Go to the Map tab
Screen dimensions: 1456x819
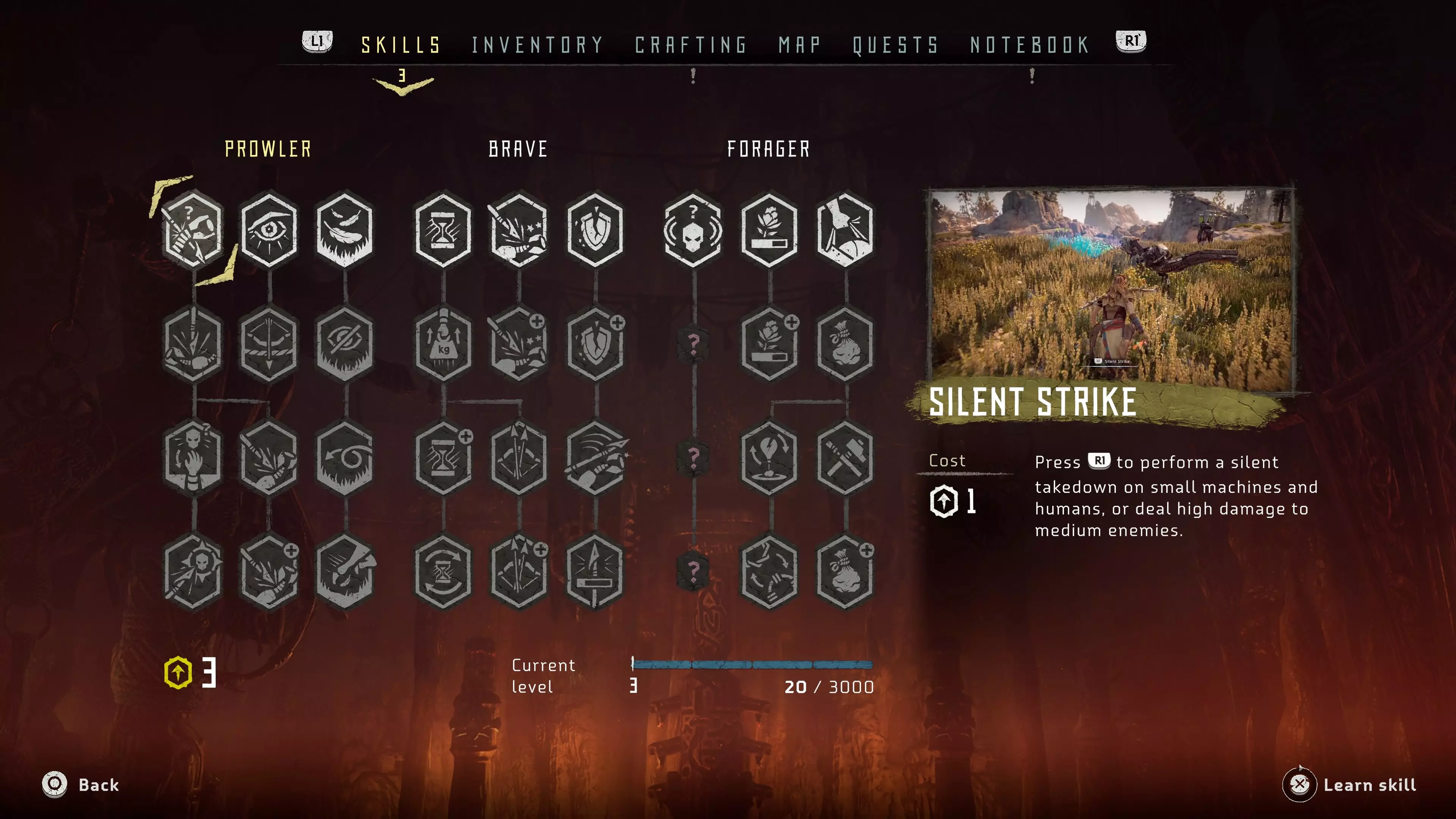(799, 45)
